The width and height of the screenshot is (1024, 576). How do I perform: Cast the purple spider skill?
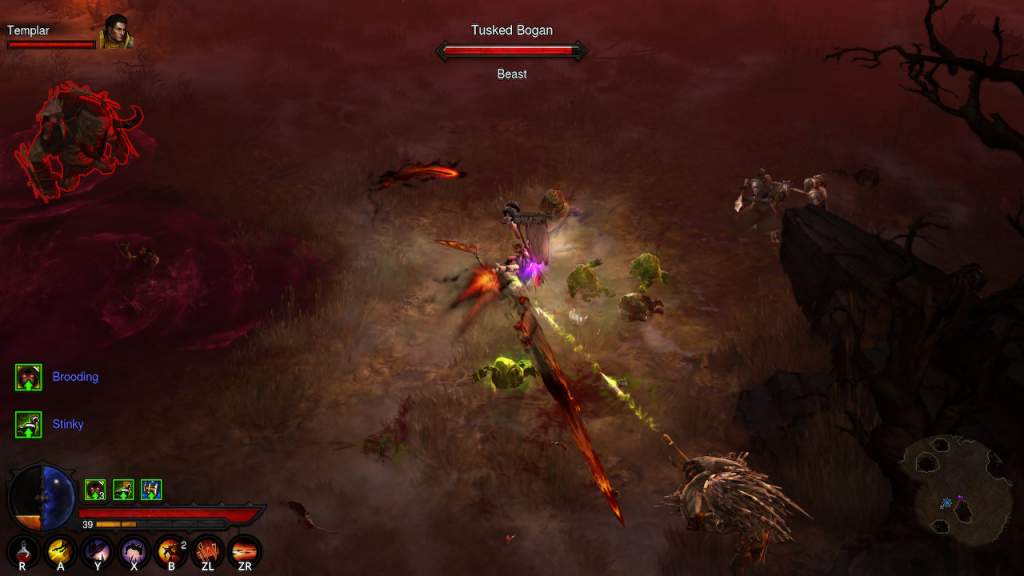pyautogui.click(x=134, y=550)
